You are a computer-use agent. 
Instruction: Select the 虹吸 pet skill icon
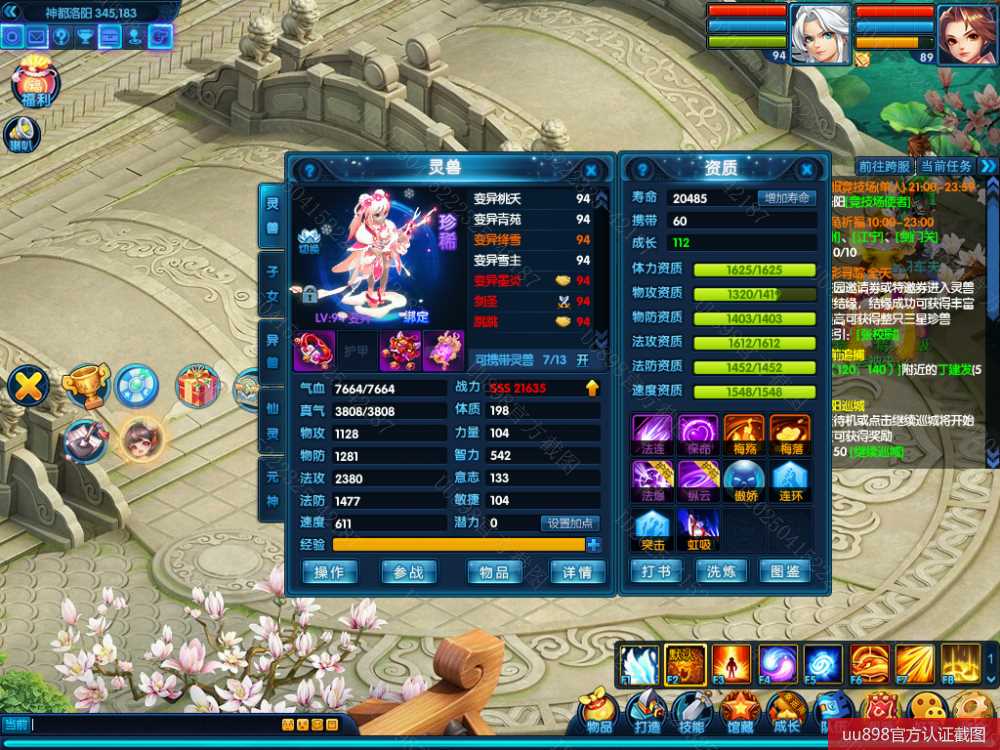(697, 528)
